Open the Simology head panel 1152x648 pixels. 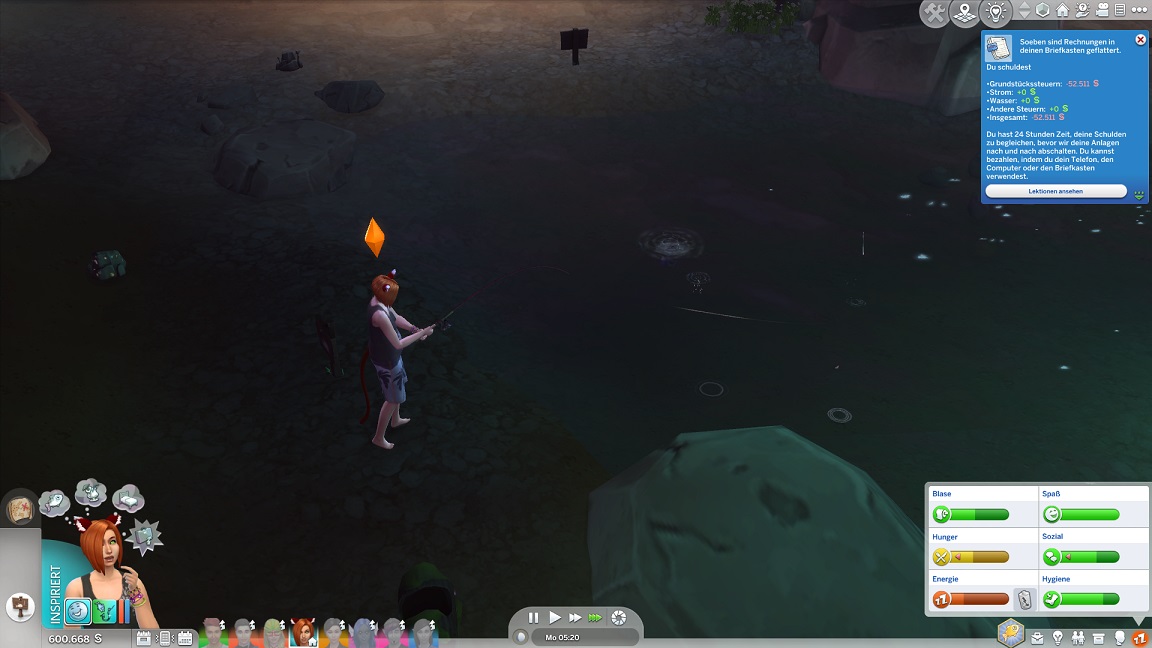1120,638
